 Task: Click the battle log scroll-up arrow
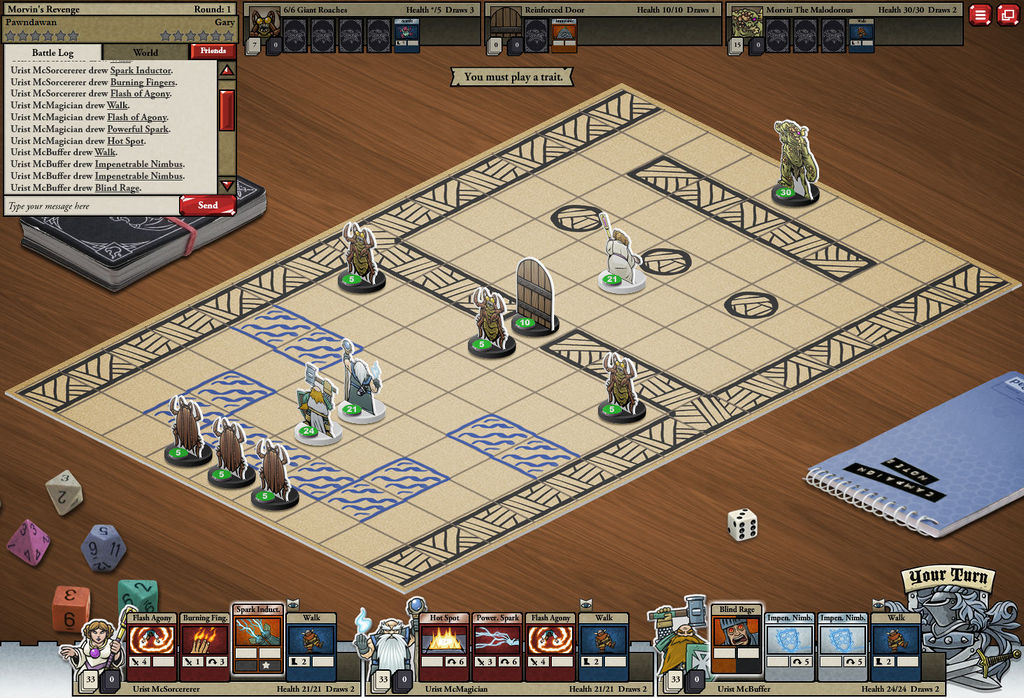227,71
